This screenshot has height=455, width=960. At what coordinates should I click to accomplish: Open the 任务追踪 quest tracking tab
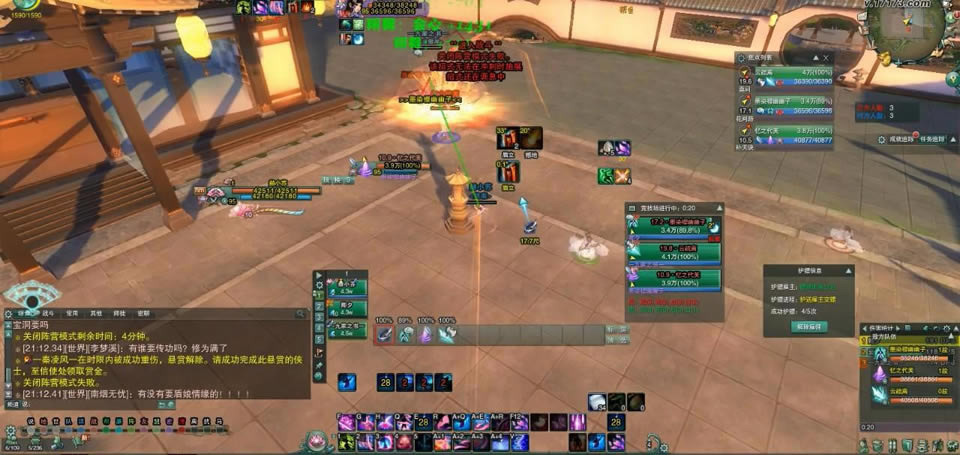pos(931,139)
